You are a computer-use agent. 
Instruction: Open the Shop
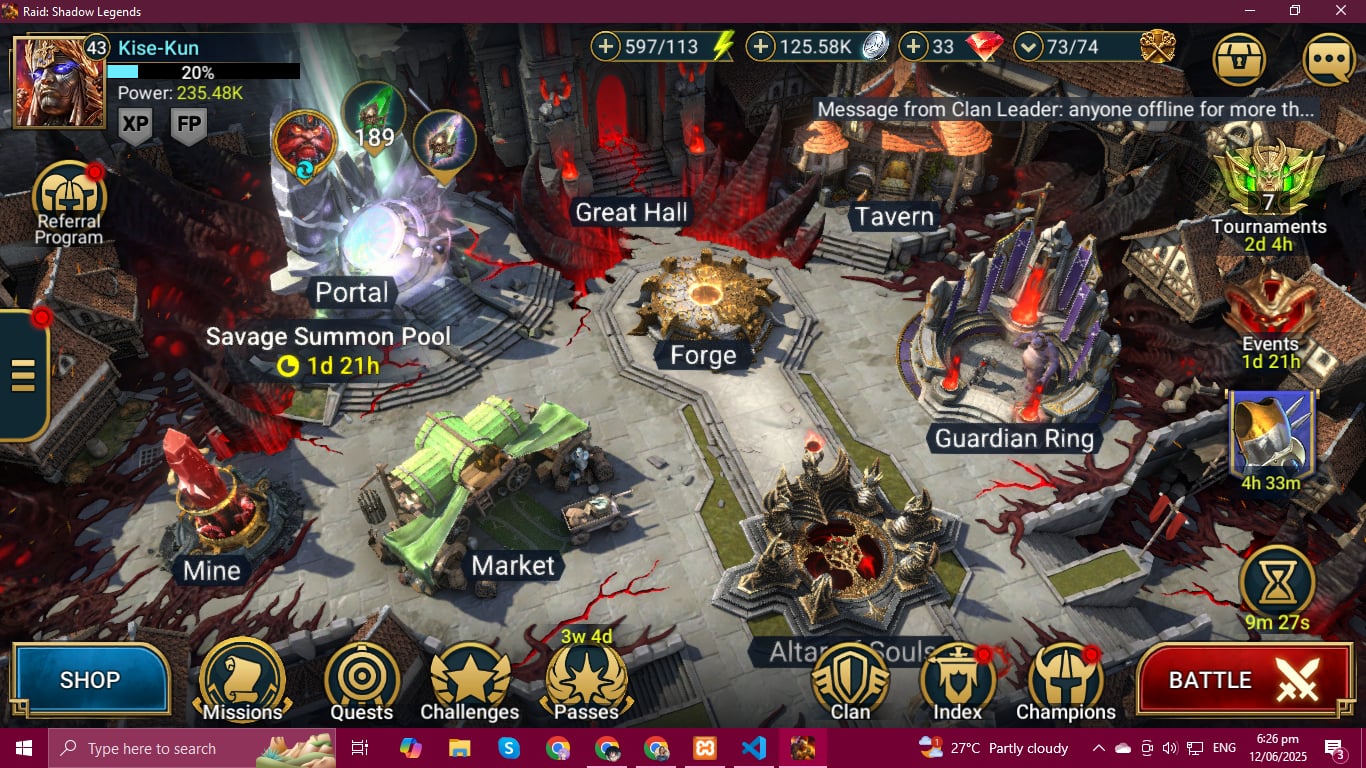coord(90,680)
